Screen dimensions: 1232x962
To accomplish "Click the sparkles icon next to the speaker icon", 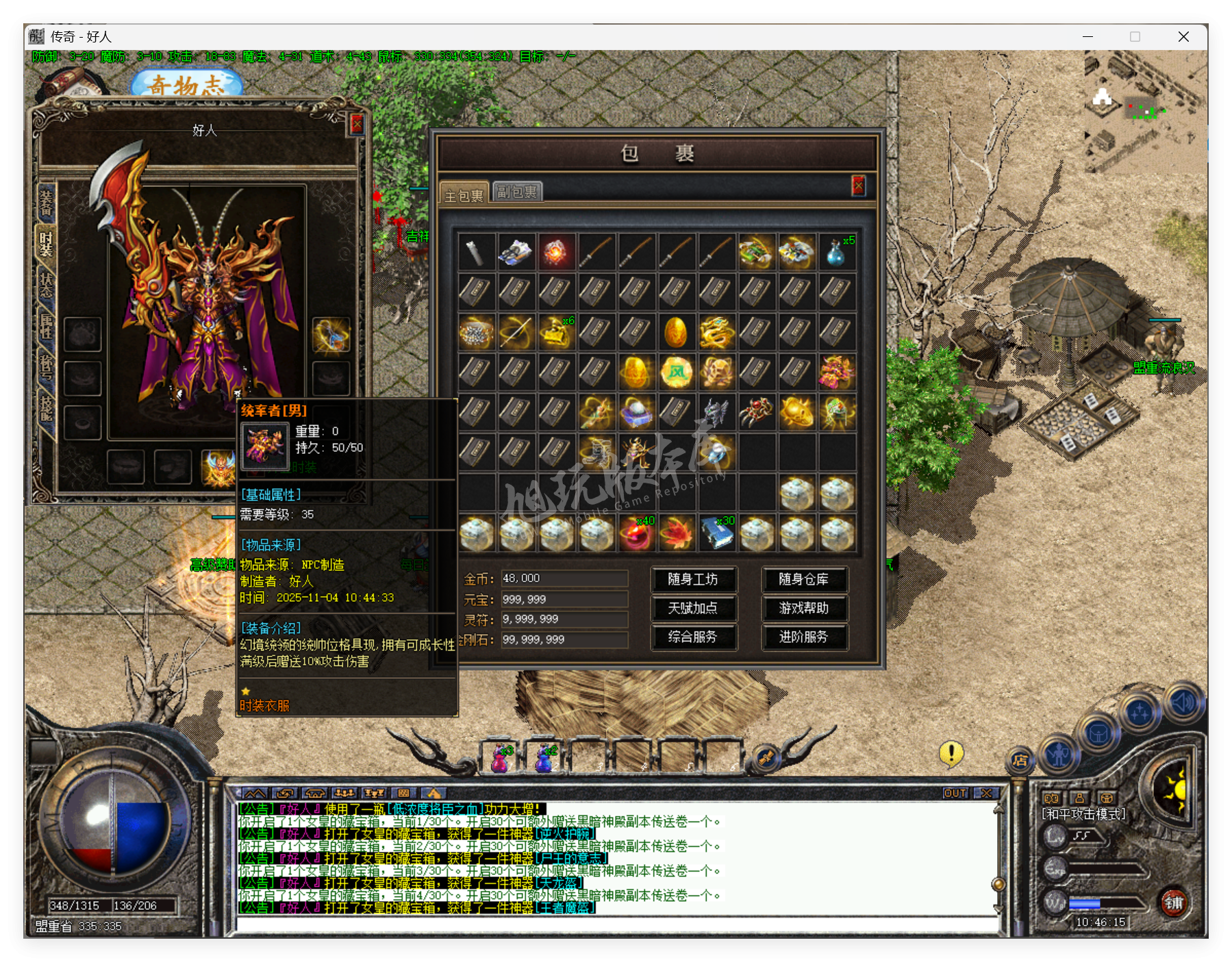I will pyautogui.click(x=1140, y=711).
